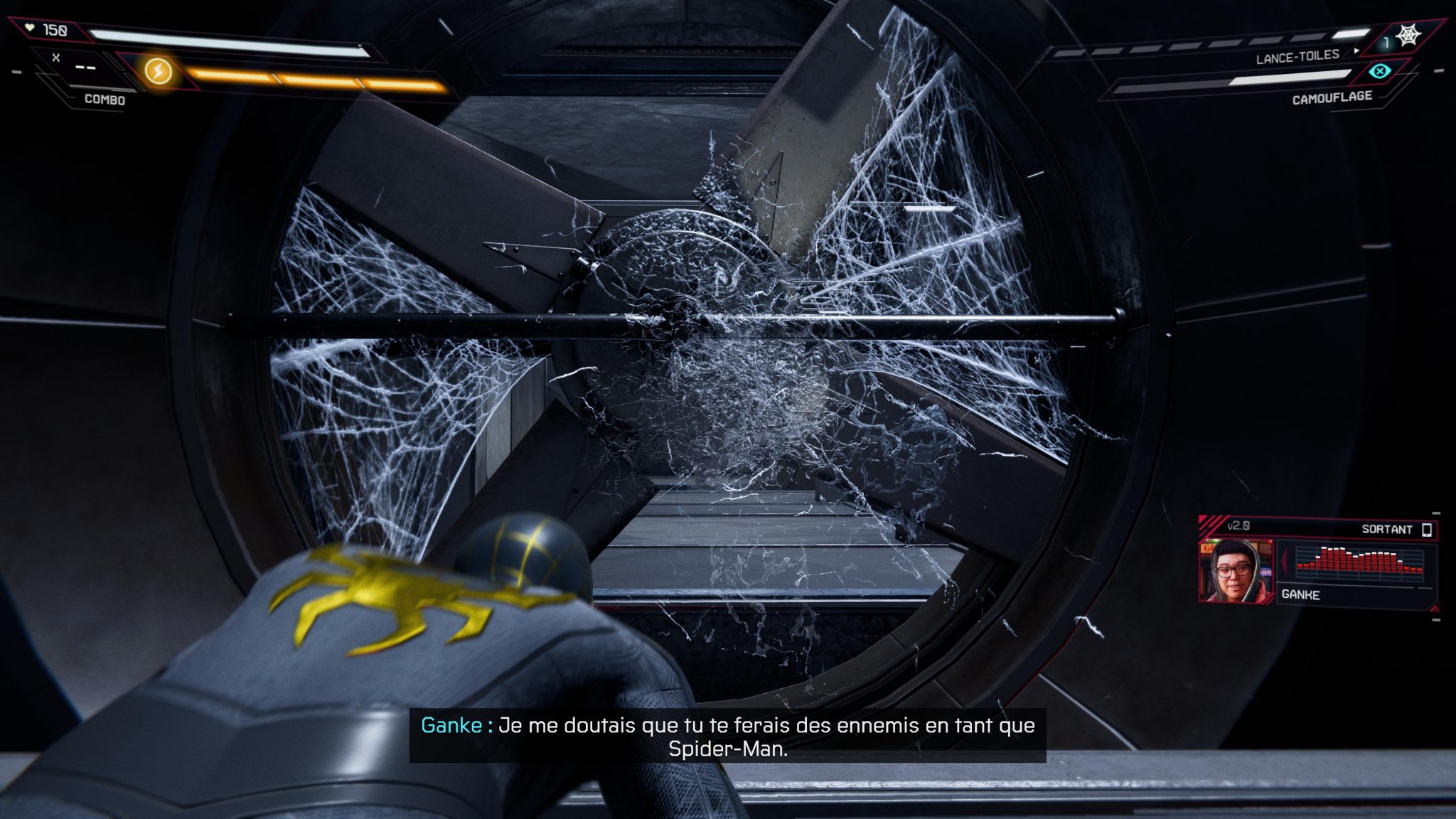The width and height of the screenshot is (1456, 819).
Task: Select the SORTANT call status tab
Action: pyautogui.click(x=1386, y=529)
